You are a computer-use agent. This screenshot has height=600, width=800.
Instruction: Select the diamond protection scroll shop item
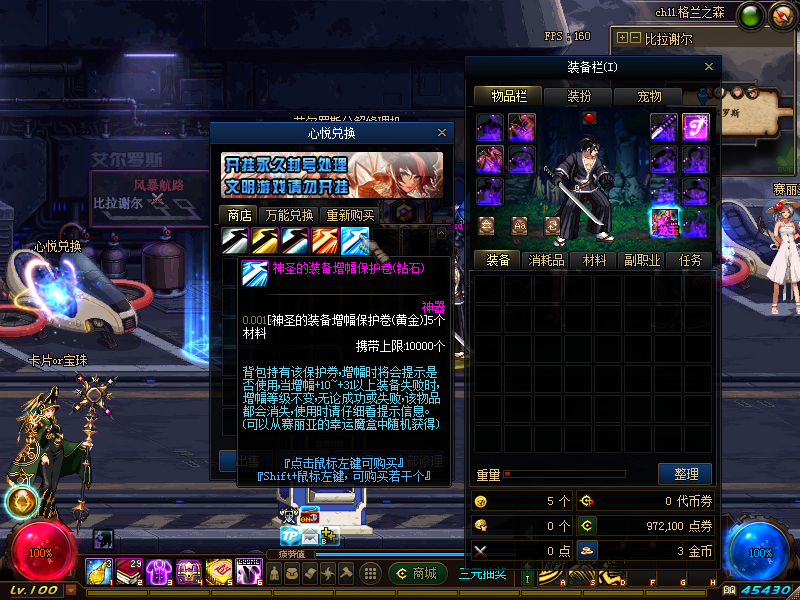tap(355, 241)
